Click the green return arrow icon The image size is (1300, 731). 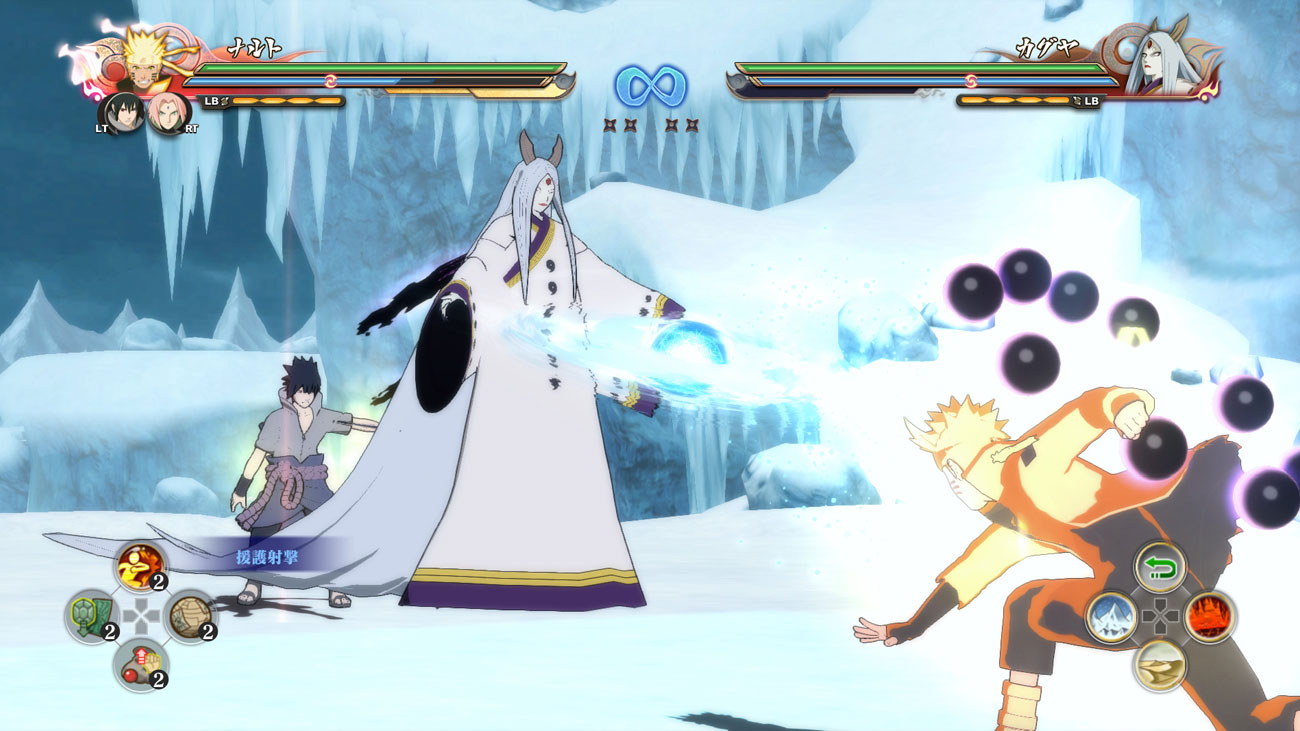[1160, 567]
